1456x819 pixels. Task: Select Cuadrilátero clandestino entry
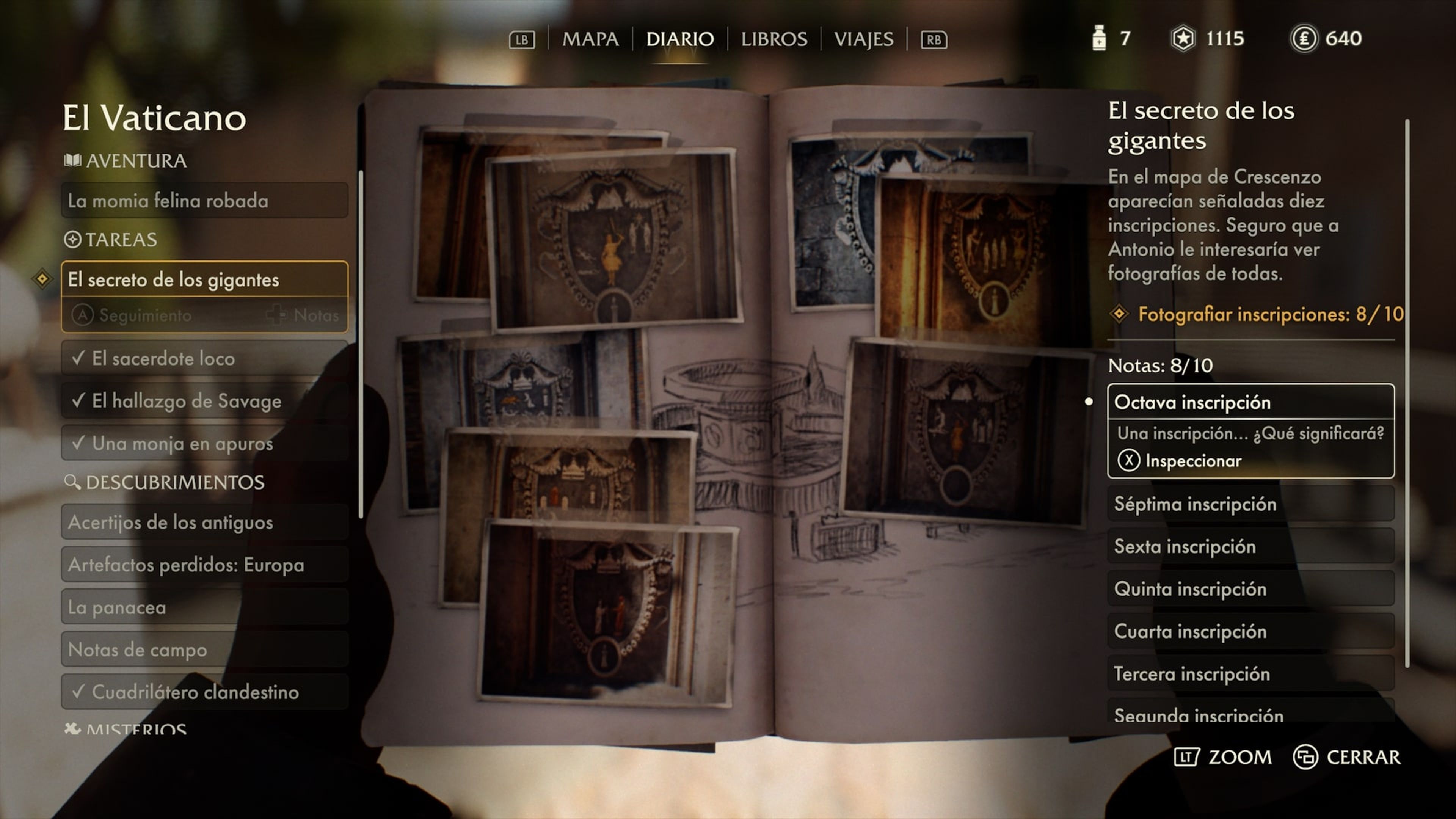204,692
